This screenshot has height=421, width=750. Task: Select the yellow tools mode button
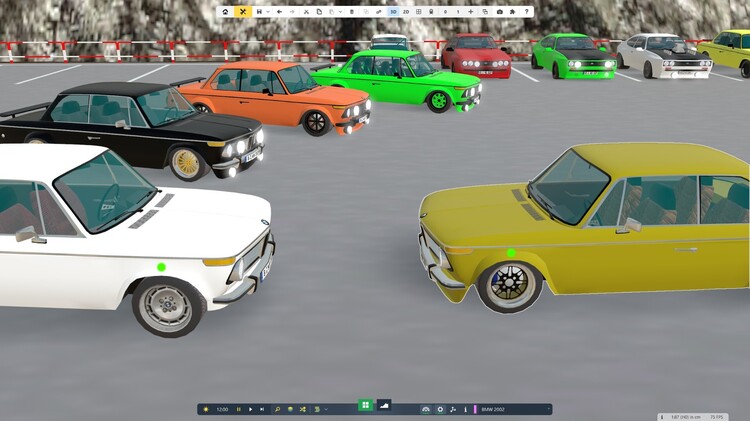click(242, 11)
